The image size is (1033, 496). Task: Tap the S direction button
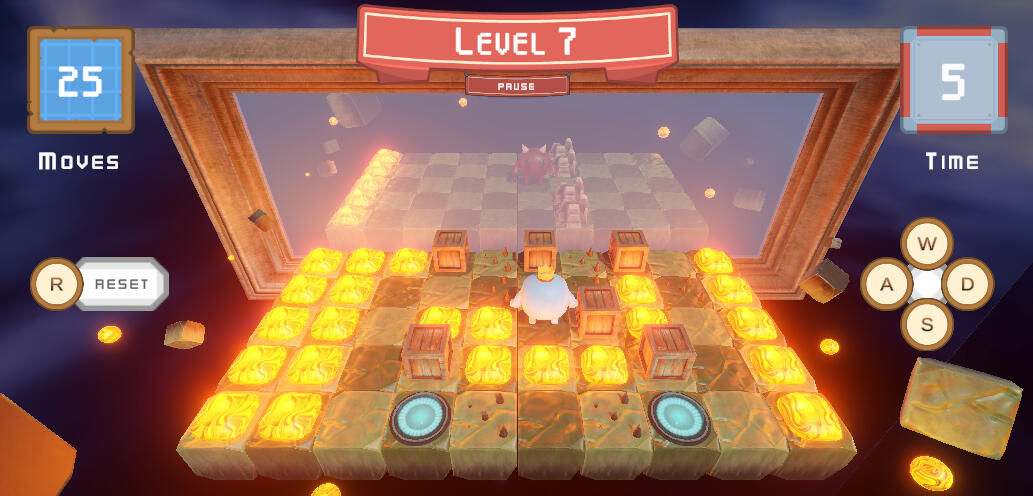[927, 324]
